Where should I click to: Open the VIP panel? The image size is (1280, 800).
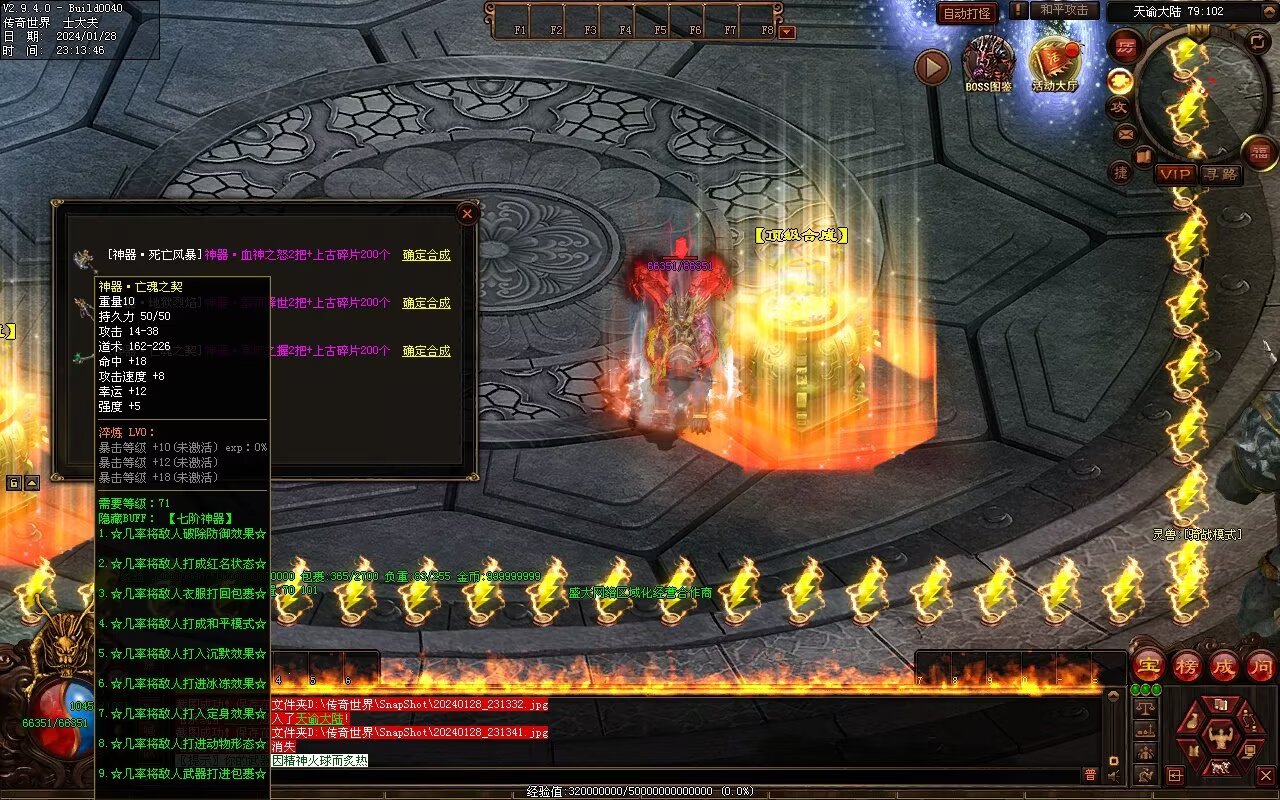(x=1176, y=174)
